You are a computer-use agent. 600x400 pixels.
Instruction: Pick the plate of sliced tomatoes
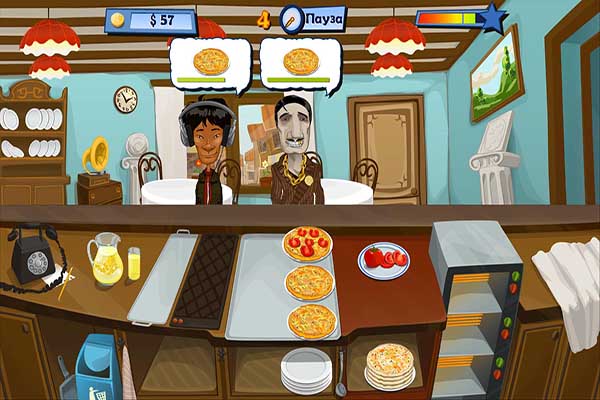[383, 259]
